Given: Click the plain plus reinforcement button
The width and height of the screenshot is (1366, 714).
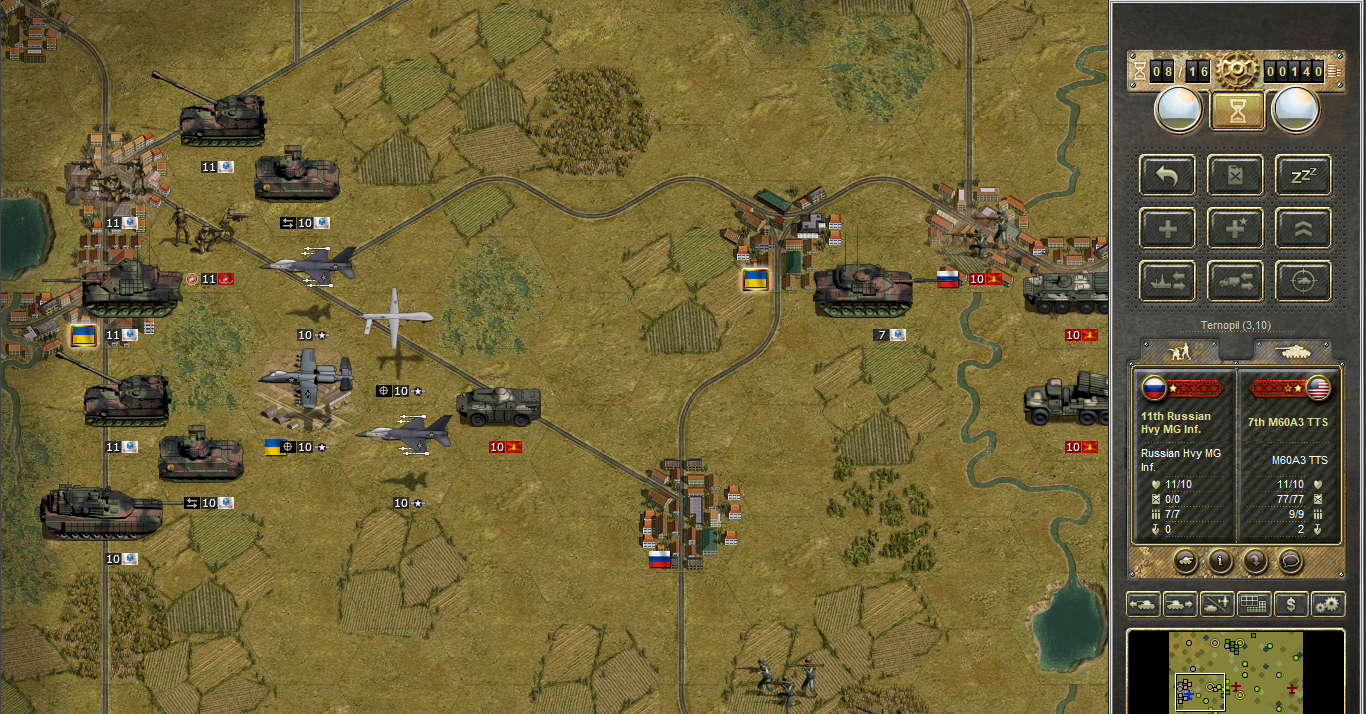Looking at the screenshot, I should pos(1167,229).
